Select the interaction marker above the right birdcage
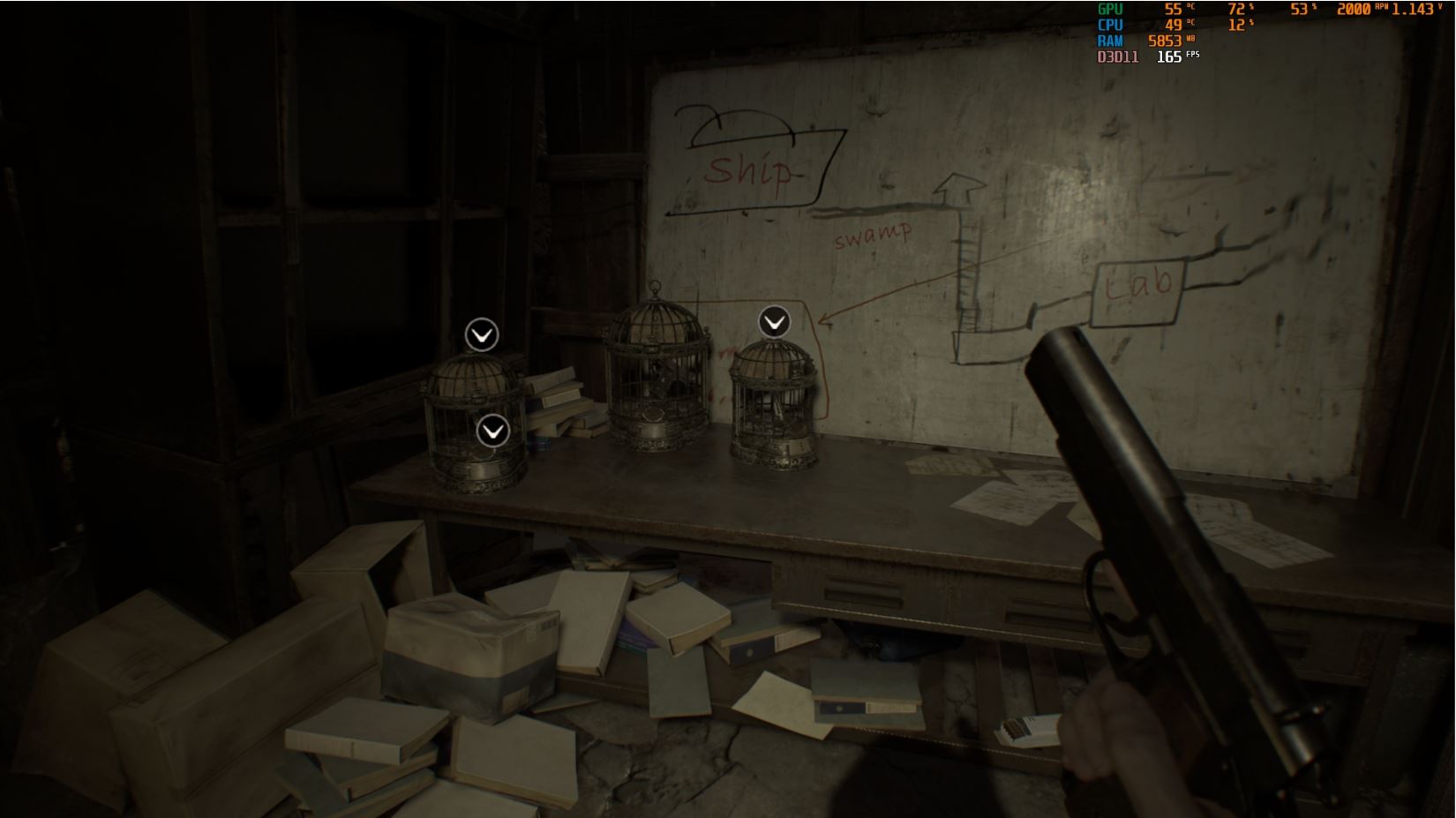Screen dimensions: 1456x818 pyautogui.click(x=774, y=322)
